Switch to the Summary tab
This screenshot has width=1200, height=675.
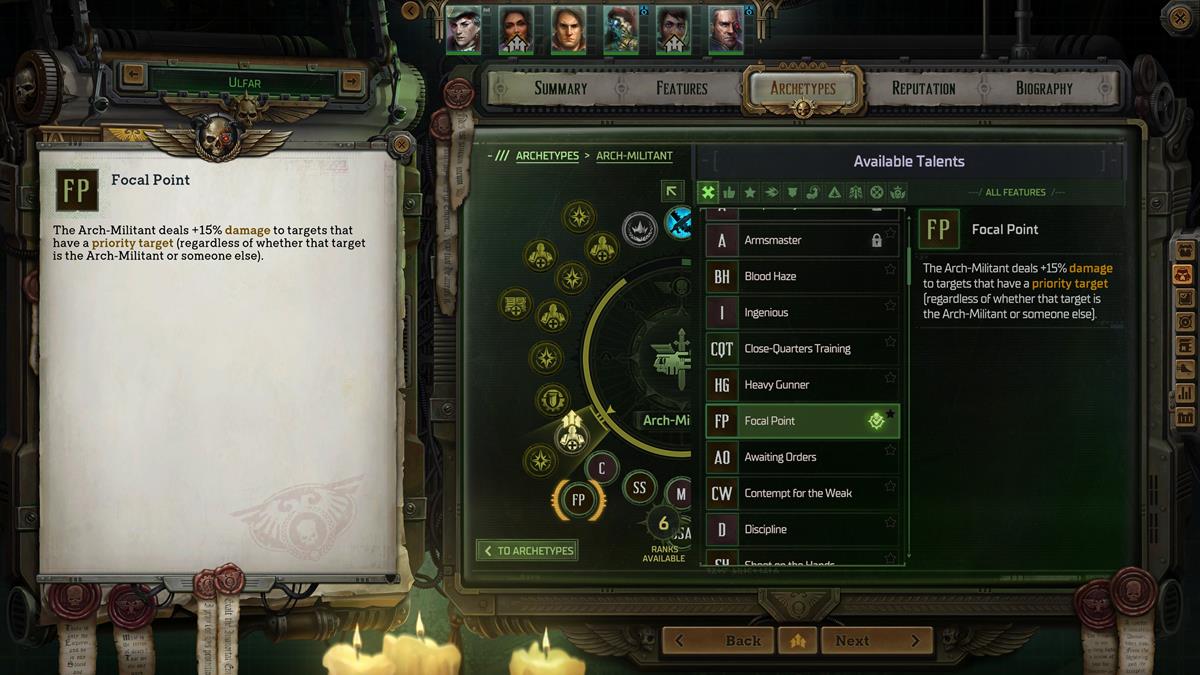coord(560,88)
